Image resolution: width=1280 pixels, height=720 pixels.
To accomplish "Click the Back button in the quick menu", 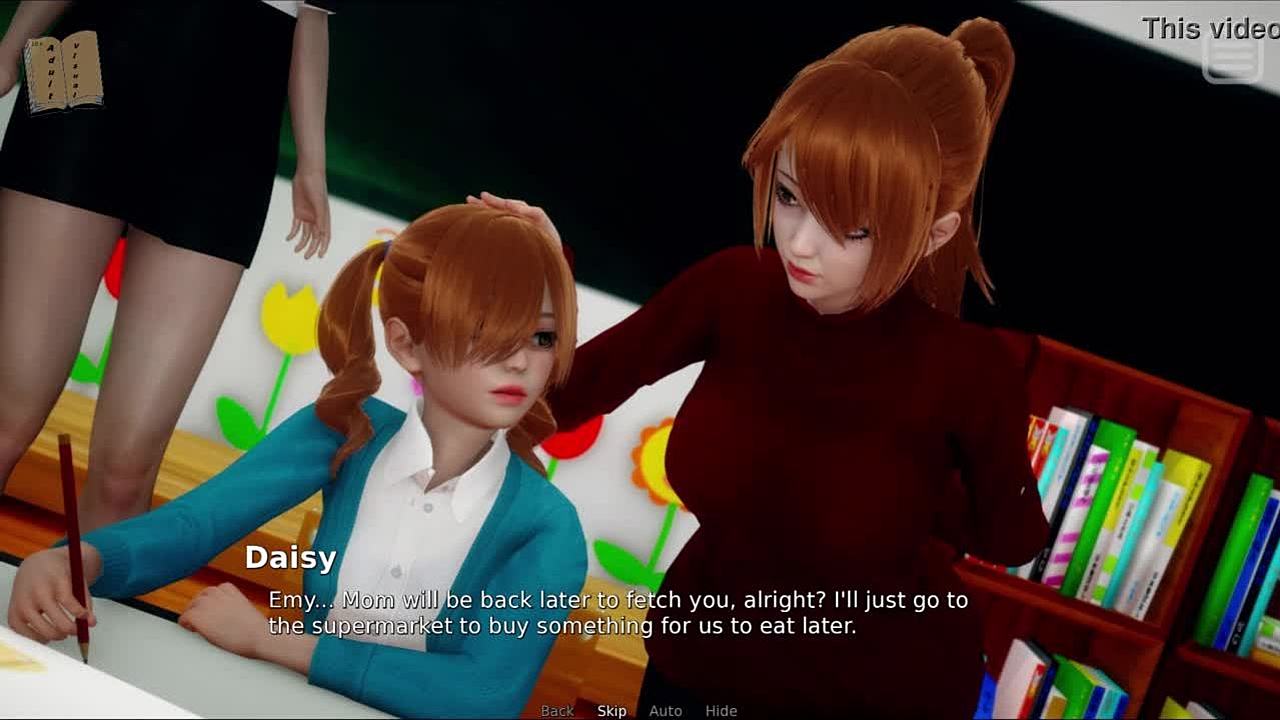I will (557, 711).
